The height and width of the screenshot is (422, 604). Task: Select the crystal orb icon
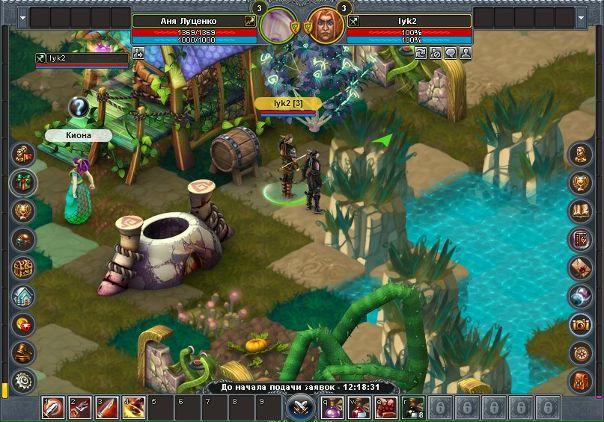point(581,296)
